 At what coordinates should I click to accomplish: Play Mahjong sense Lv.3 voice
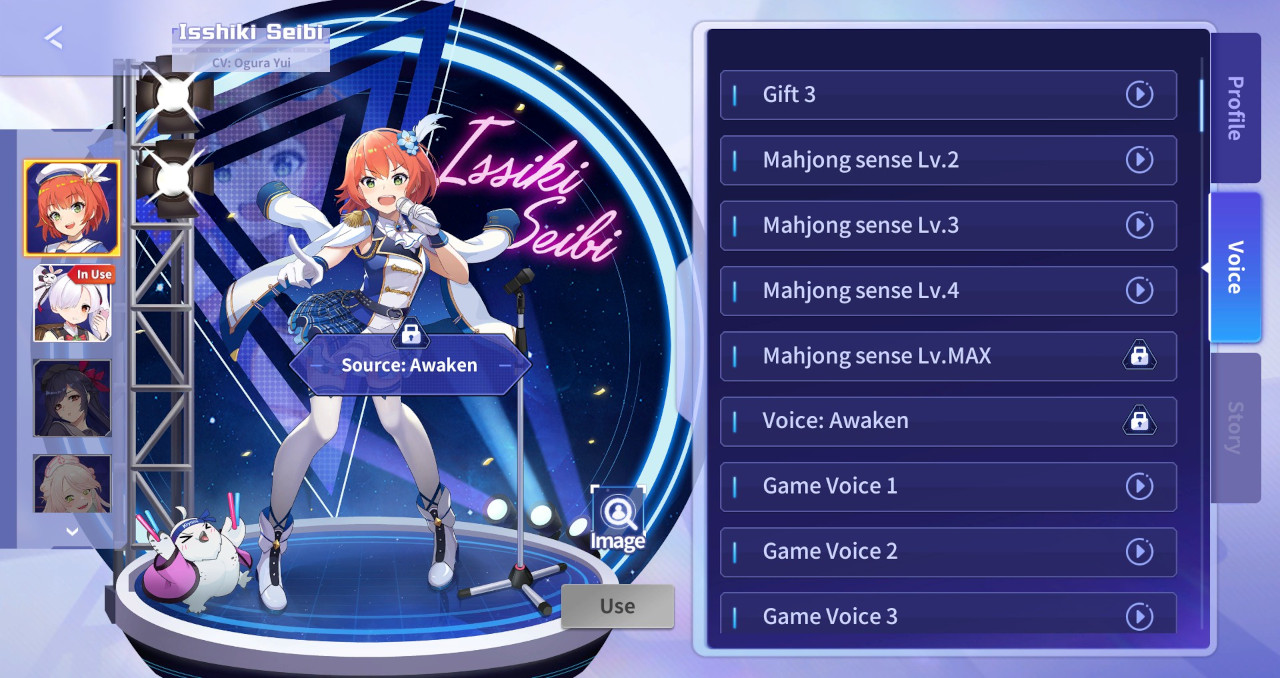(1139, 225)
